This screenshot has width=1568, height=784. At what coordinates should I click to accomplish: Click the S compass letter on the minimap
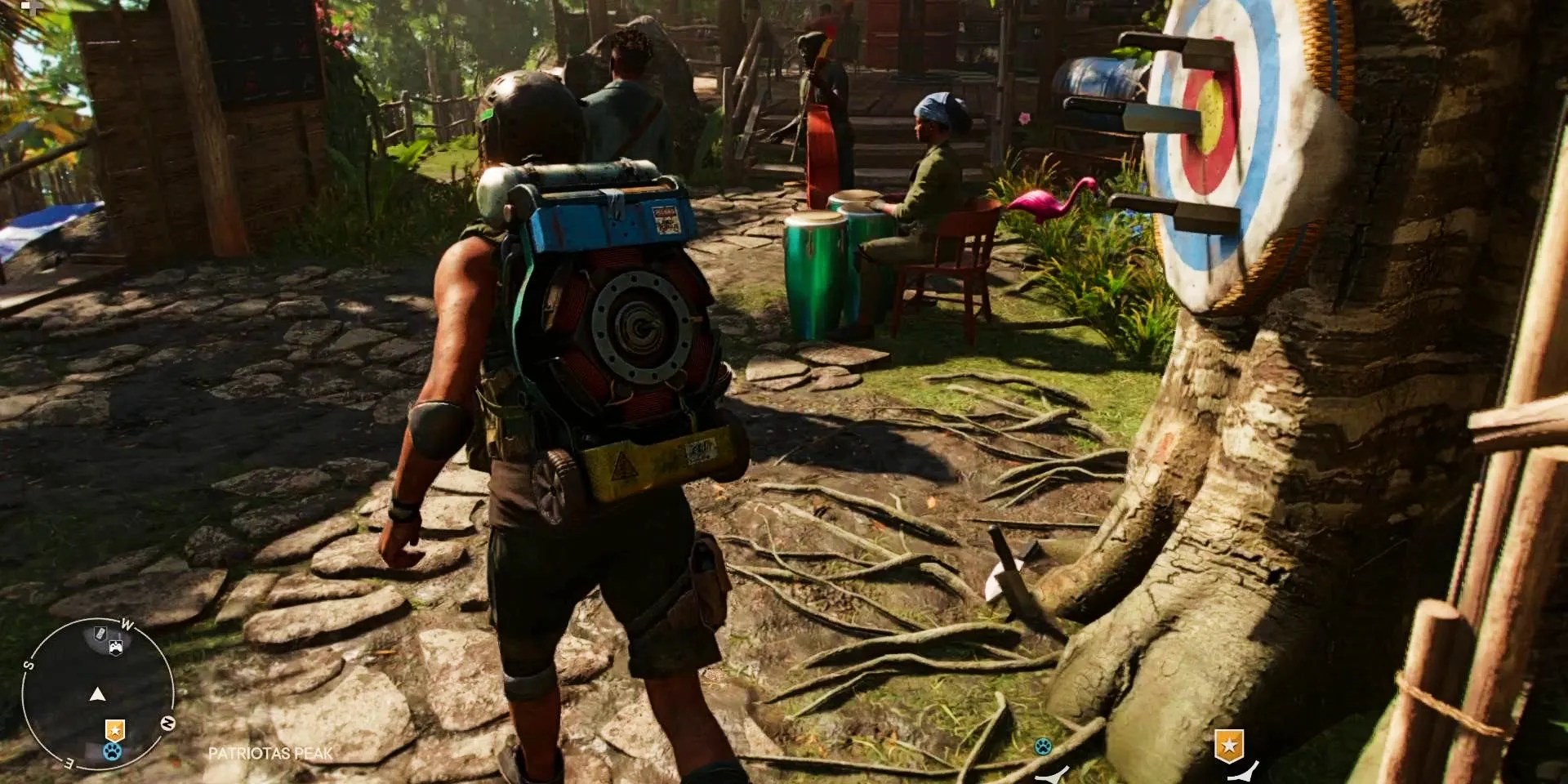pyautogui.click(x=29, y=666)
